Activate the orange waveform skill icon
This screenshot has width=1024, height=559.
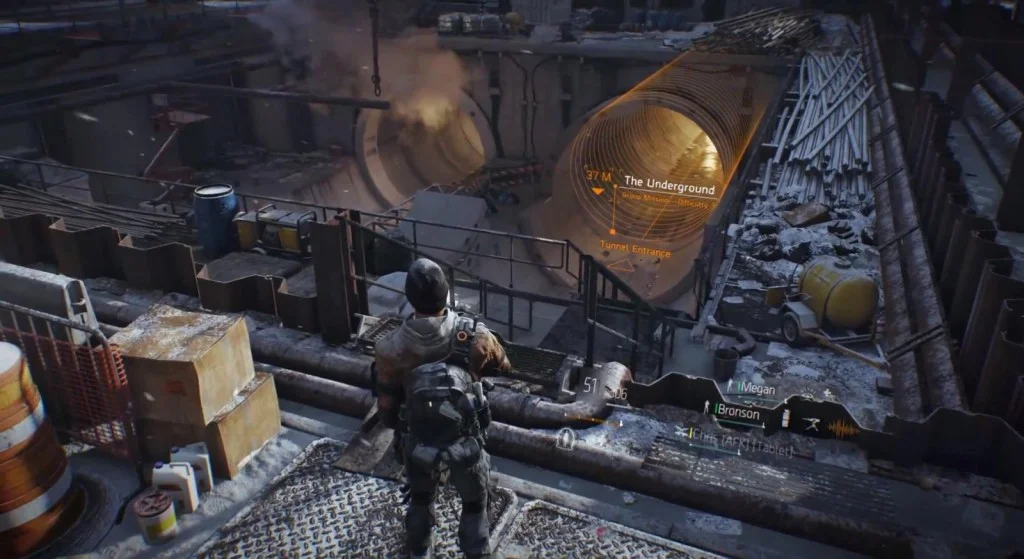pos(842,428)
